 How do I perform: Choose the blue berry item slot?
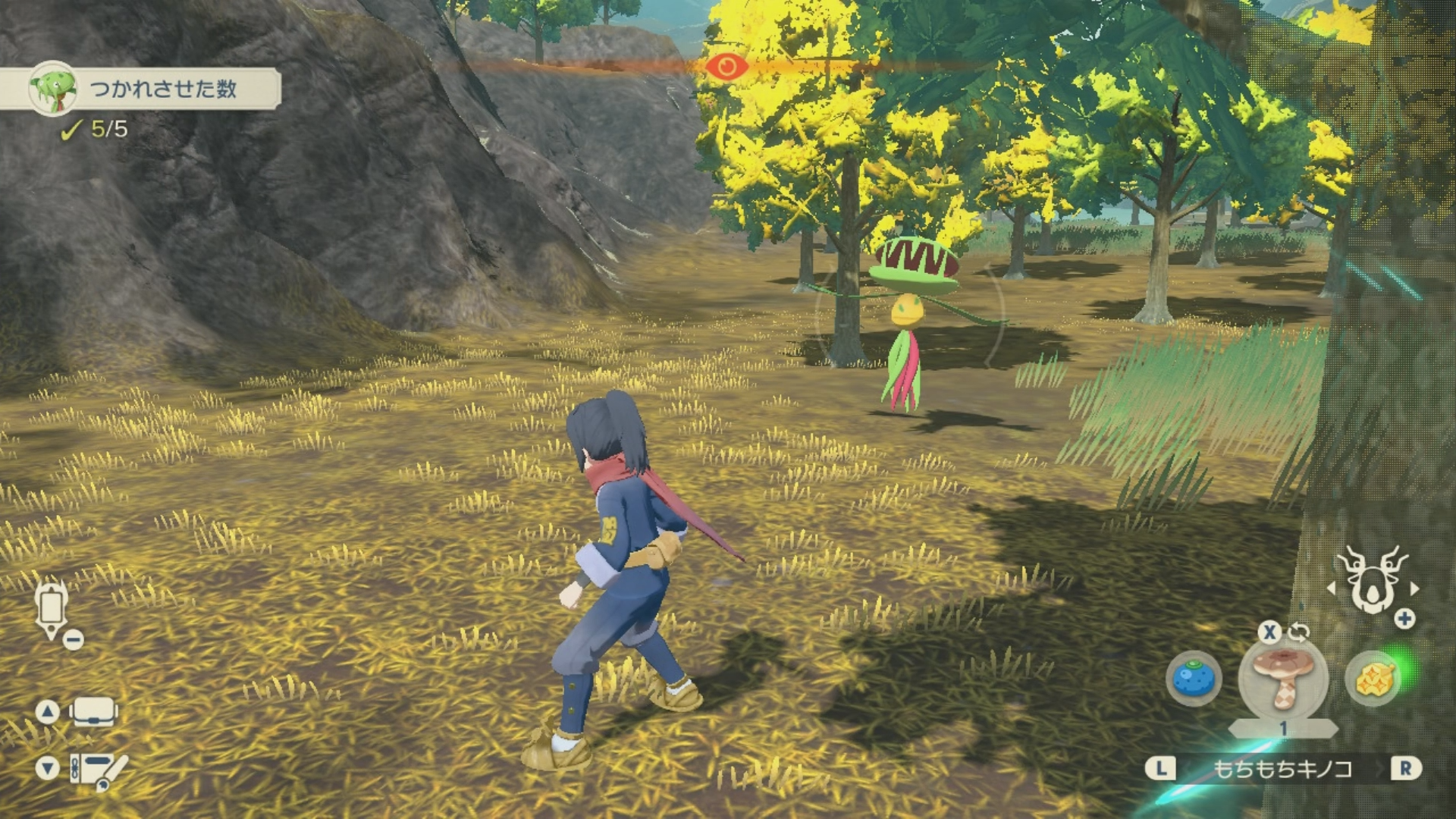[x=1194, y=677]
